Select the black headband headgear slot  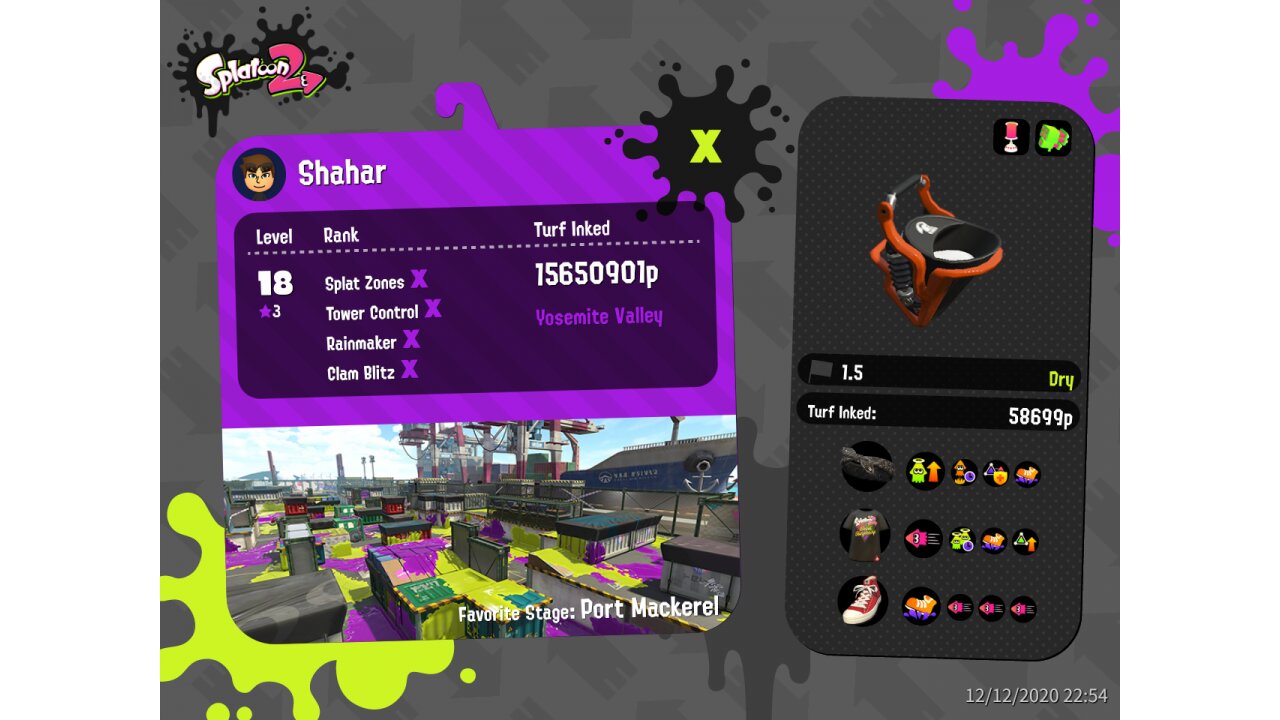pyautogui.click(x=866, y=466)
